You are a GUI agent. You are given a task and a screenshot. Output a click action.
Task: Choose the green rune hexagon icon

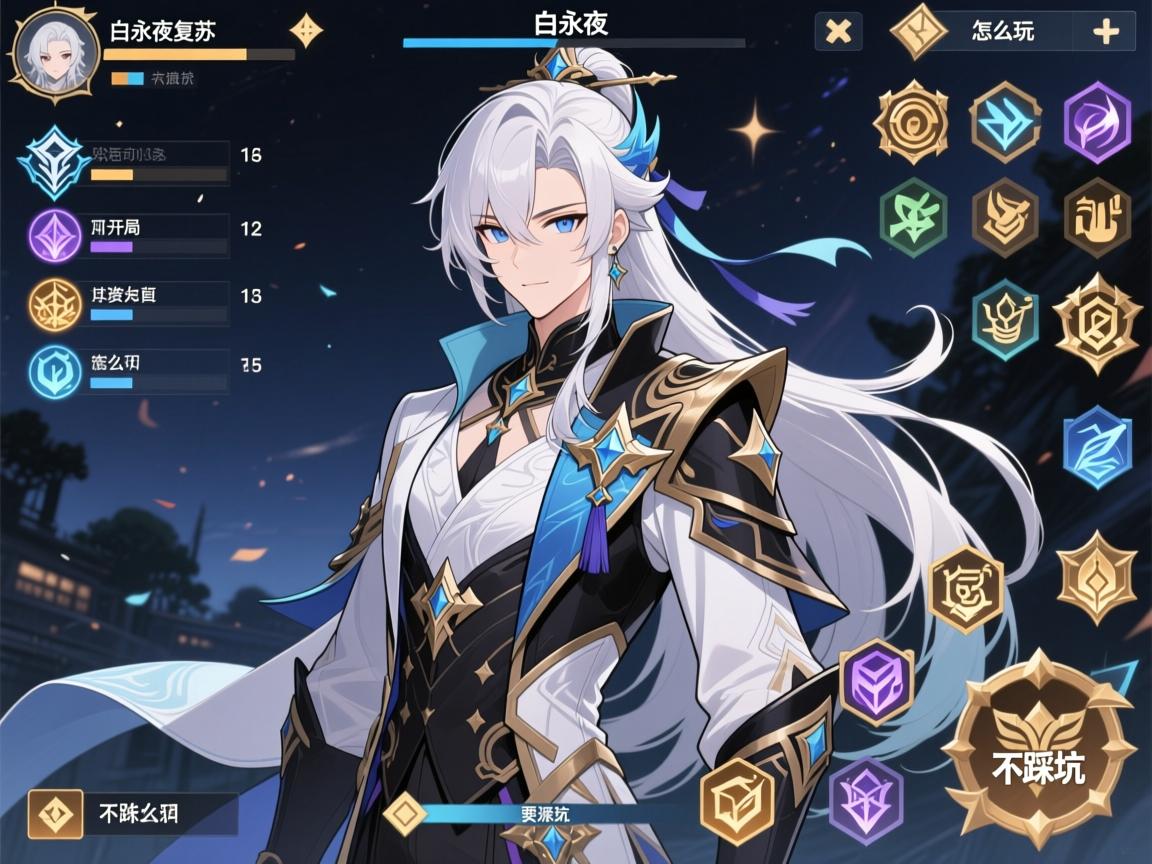(x=912, y=217)
